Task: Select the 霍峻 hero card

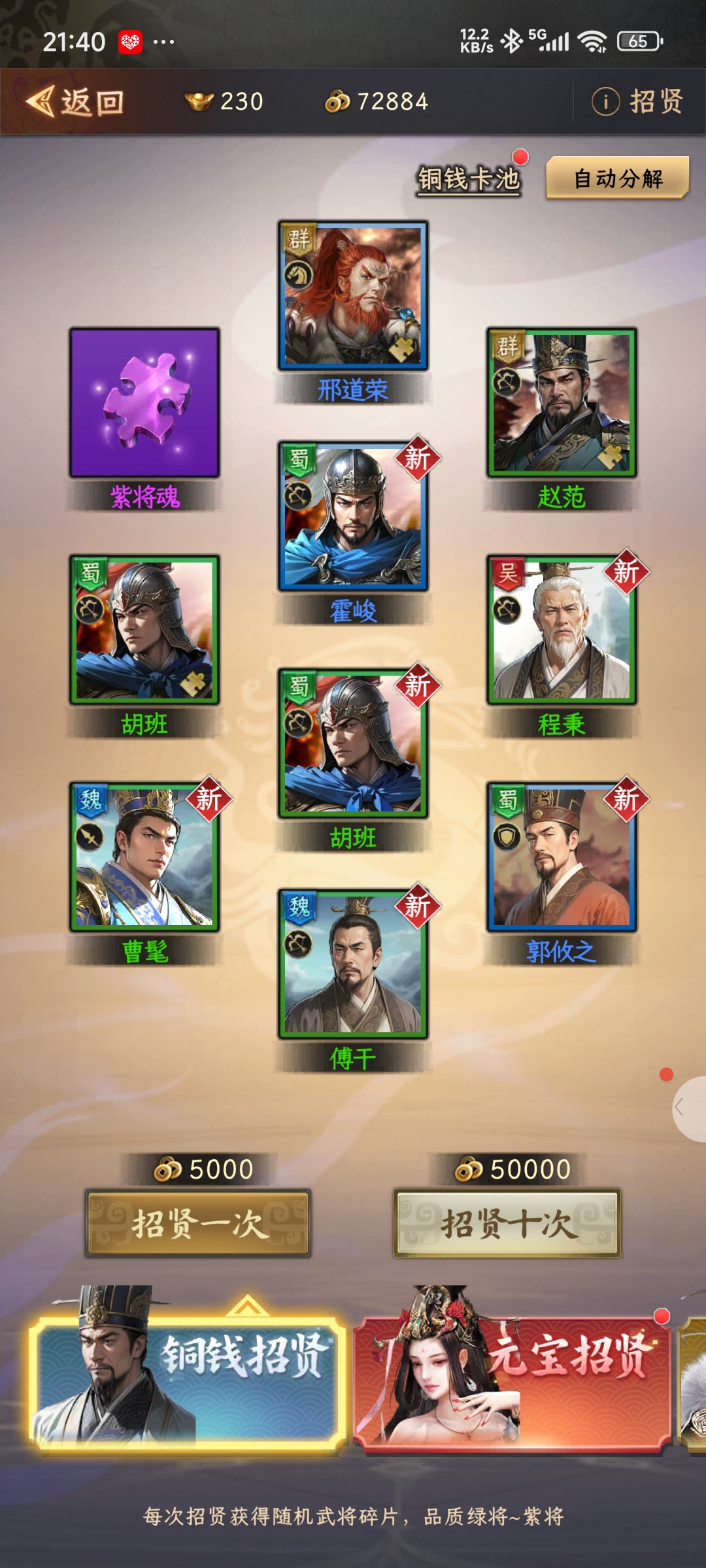Action: (353, 516)
